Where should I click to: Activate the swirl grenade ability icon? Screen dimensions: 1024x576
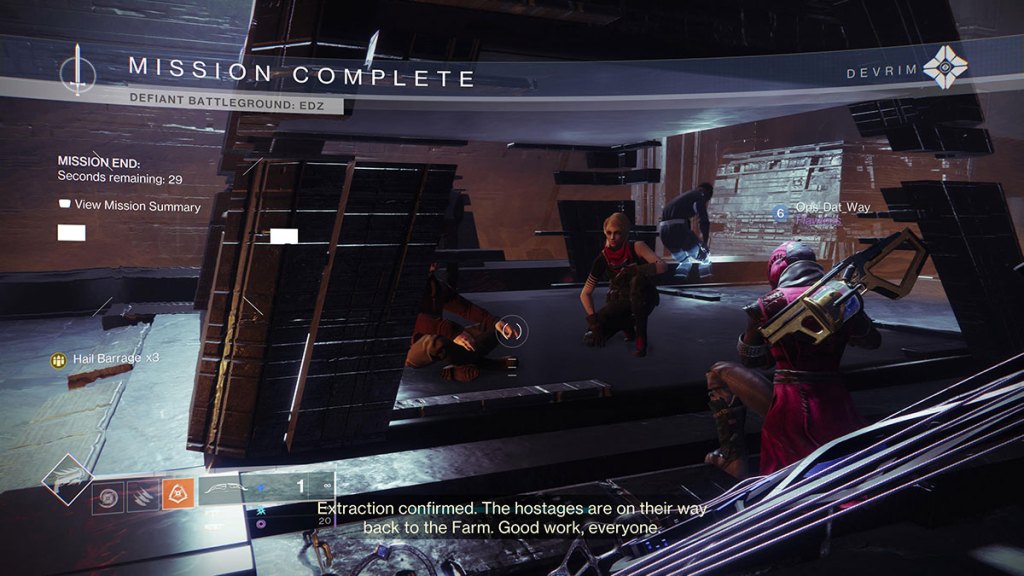pyautogui.click(x=108, y=495)
